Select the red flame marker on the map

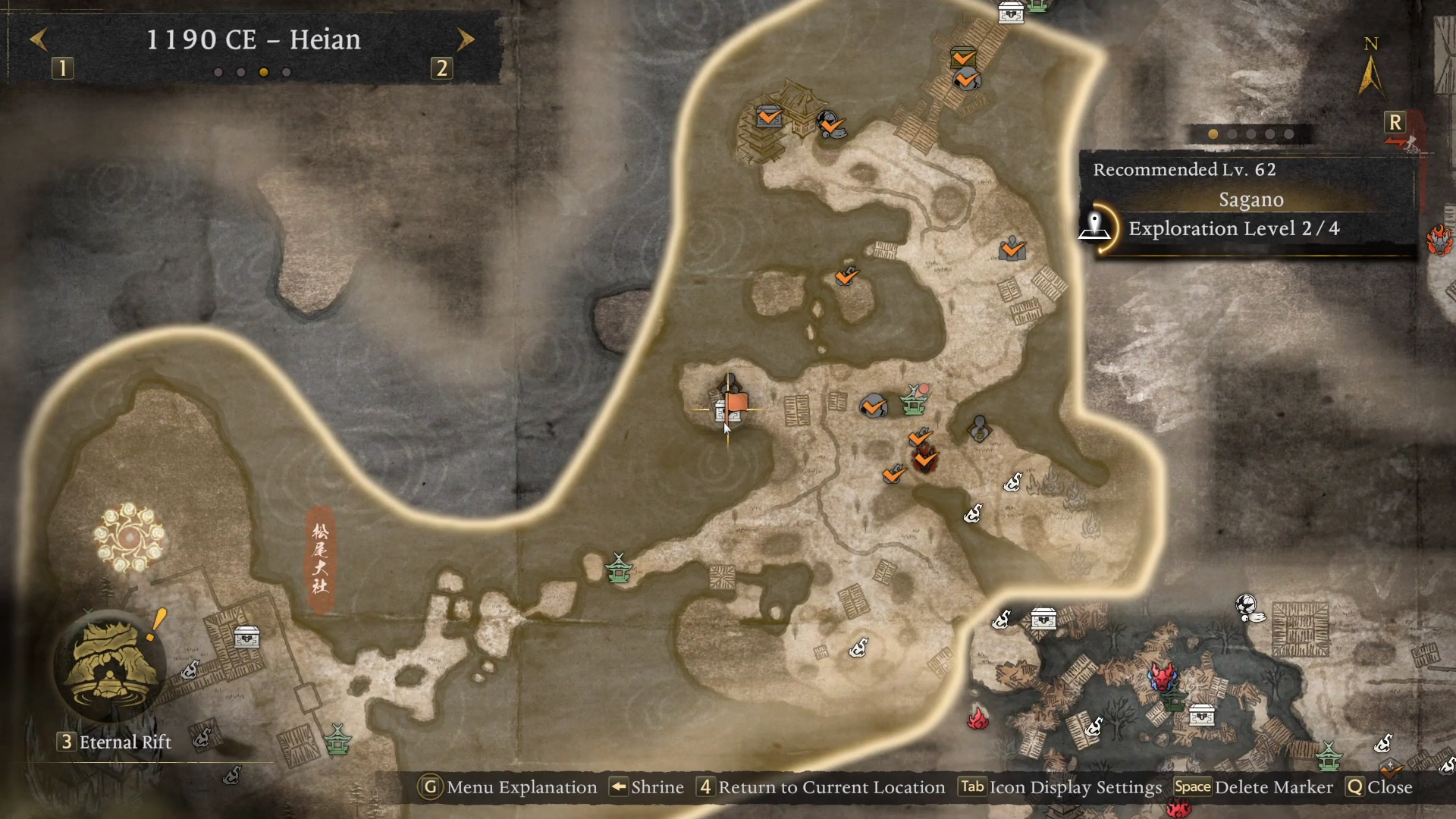pyautogui.click(x=977, y=717)
